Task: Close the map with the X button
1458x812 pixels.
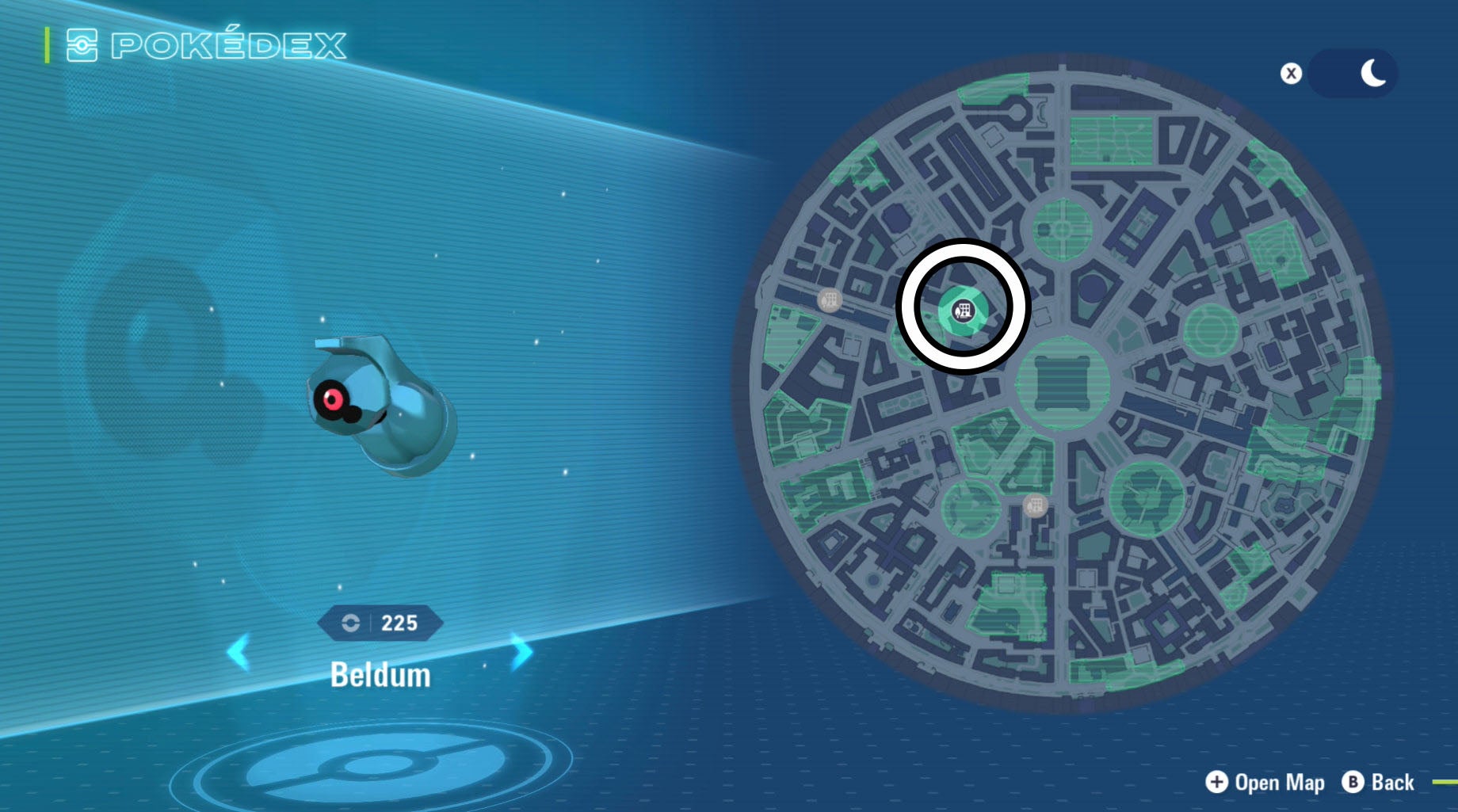Action: point(1291,71)
